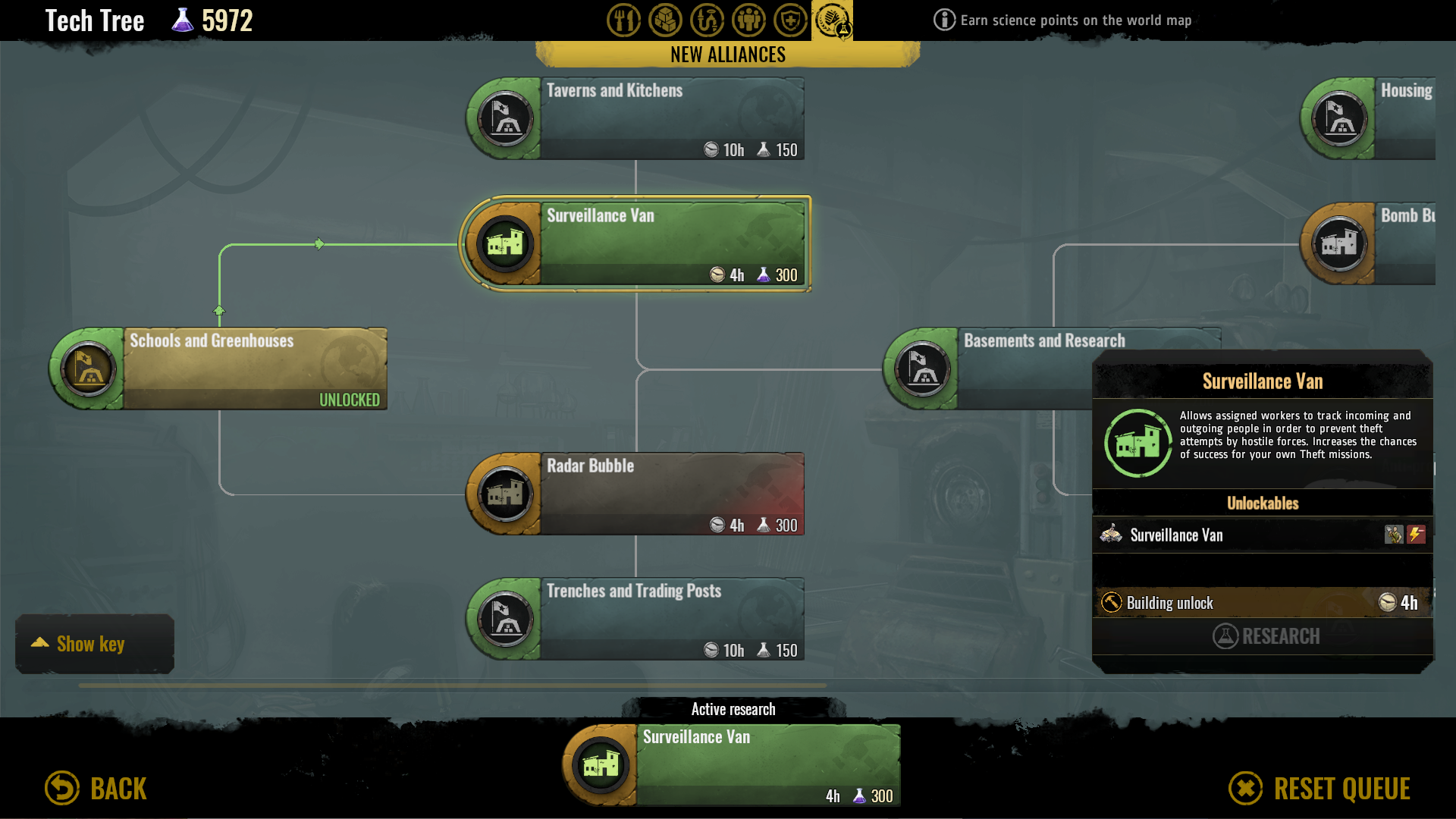The width and height of the screenshot is (1456, 819).
Task: Select the water supply pipes category icon
Action: pyautogui.click(x=707, y=20)
